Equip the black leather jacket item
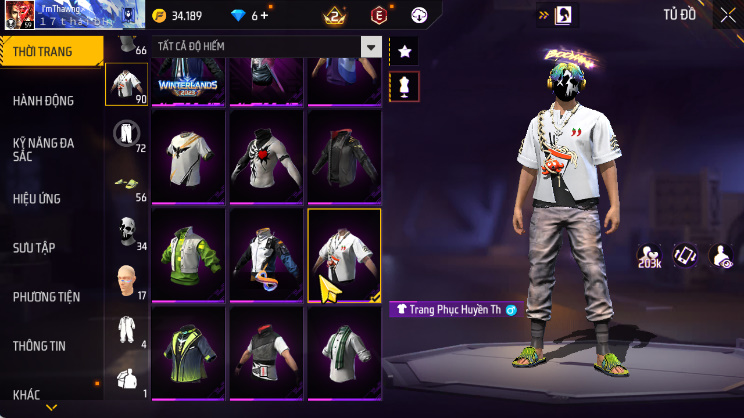744x418 pixels. pos(344,154)
